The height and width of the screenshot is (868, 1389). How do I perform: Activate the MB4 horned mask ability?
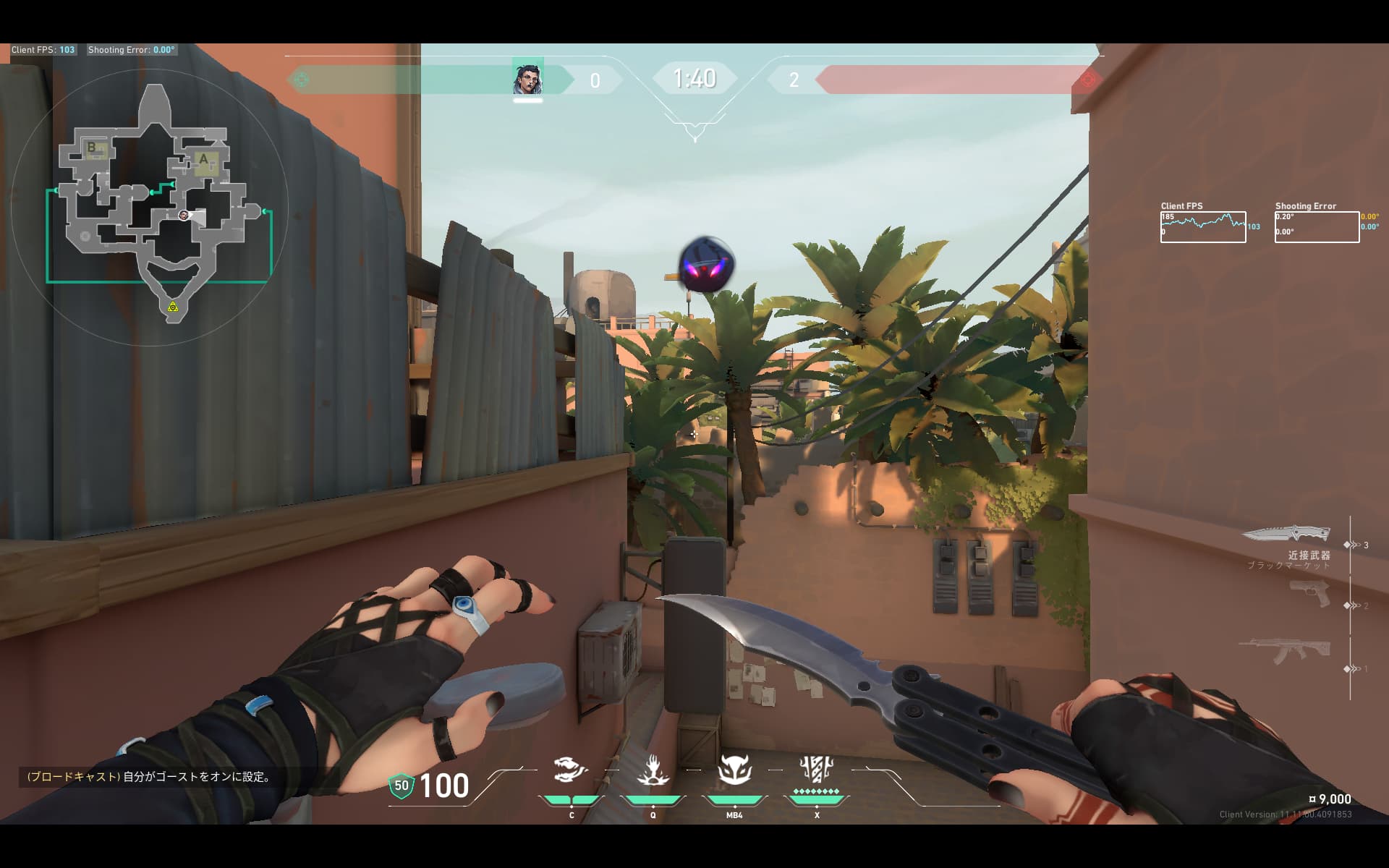pos(734,771)
